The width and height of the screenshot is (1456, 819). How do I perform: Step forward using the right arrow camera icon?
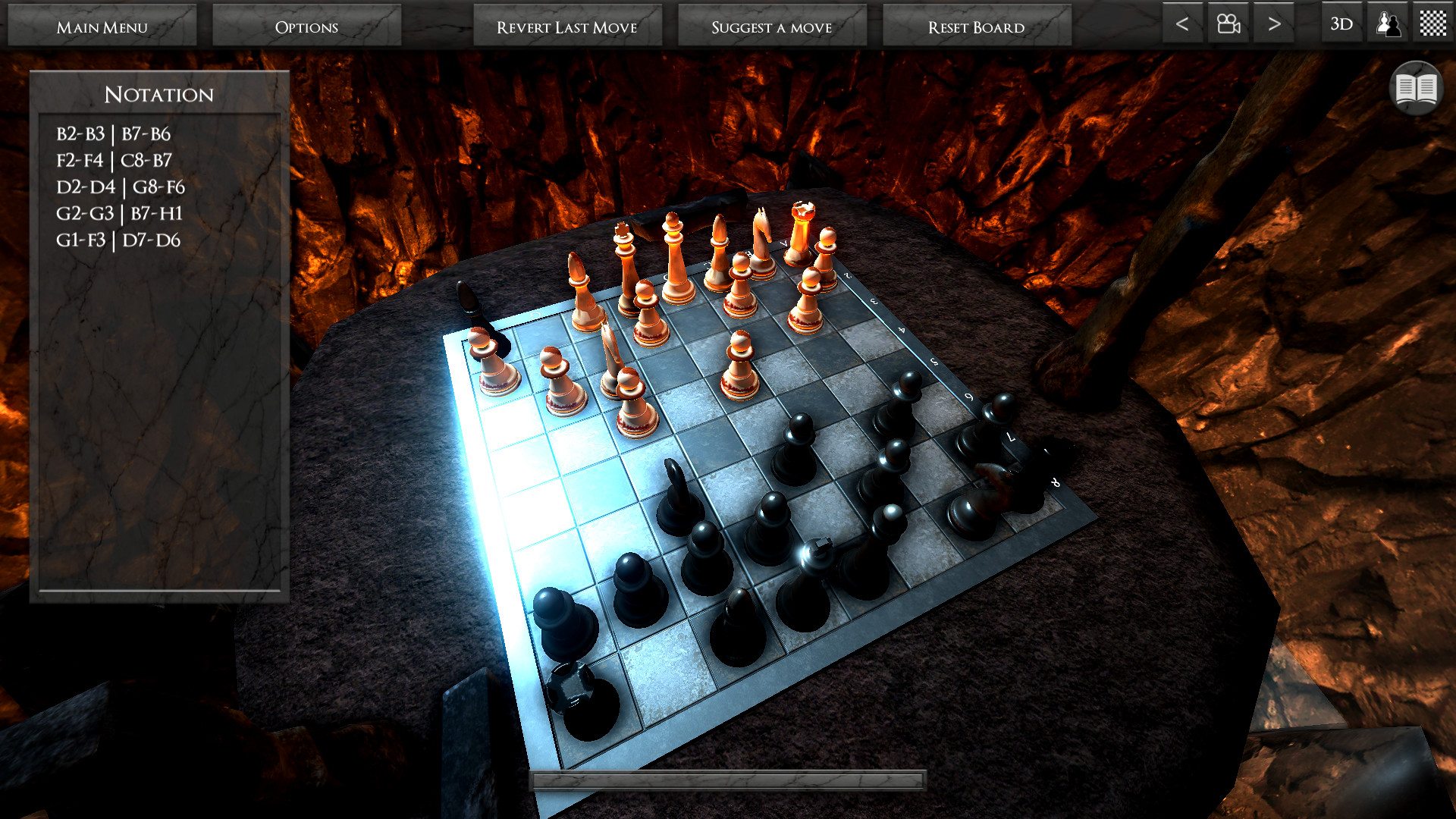click(x=1273, y=23)
